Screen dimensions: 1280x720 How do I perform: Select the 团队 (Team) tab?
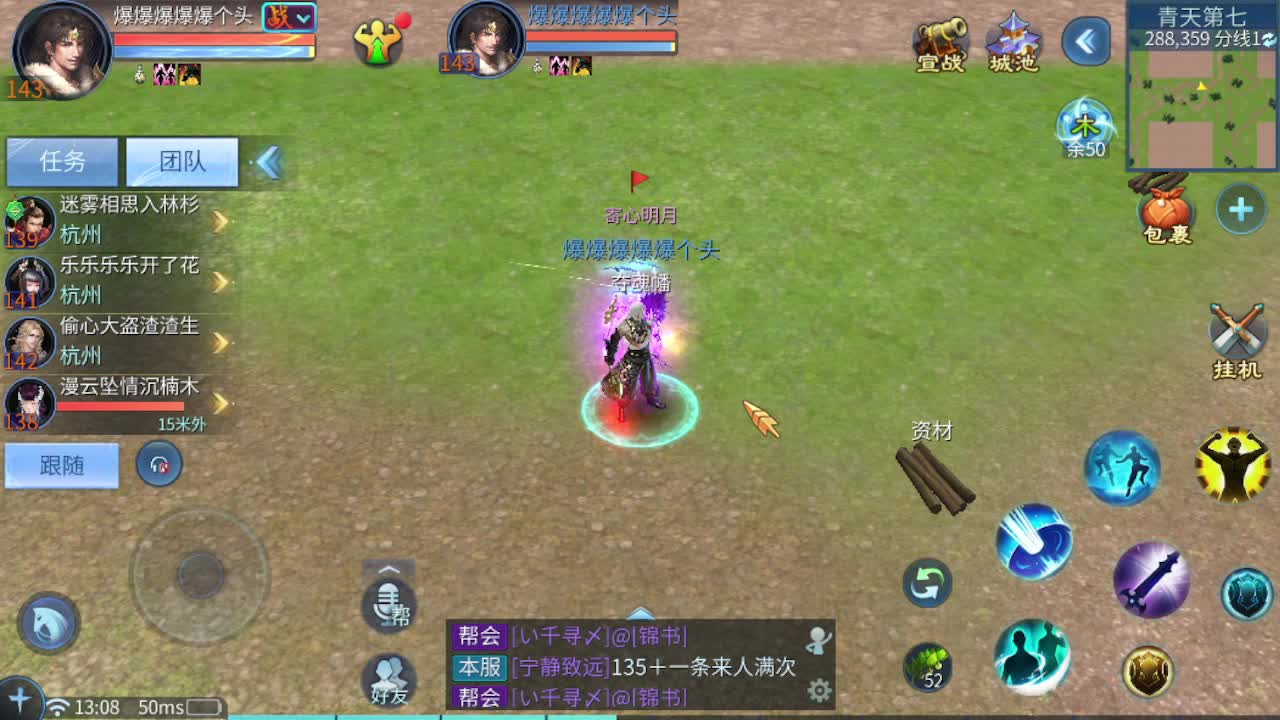[x=180, y=160]
